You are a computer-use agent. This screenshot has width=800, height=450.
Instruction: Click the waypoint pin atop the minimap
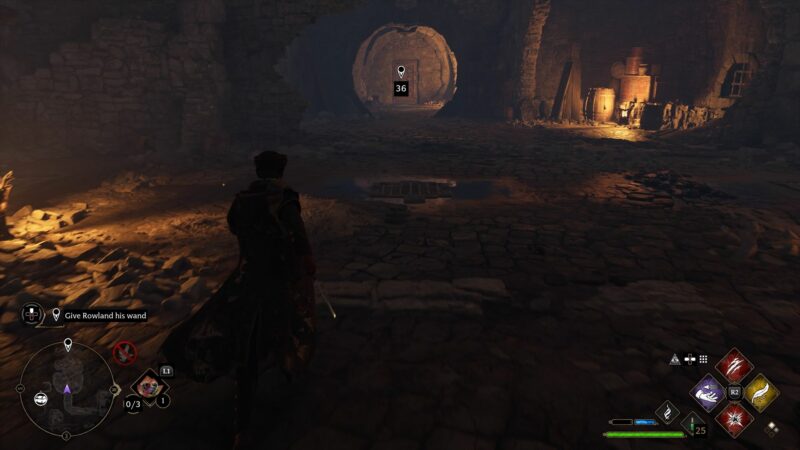click(68, 345)
